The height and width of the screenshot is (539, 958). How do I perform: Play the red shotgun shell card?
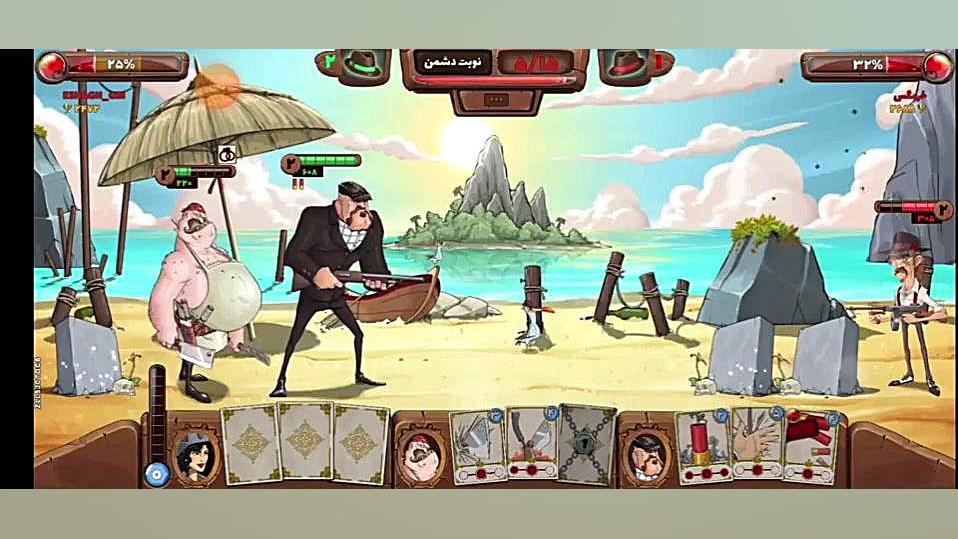pos(701,446)
